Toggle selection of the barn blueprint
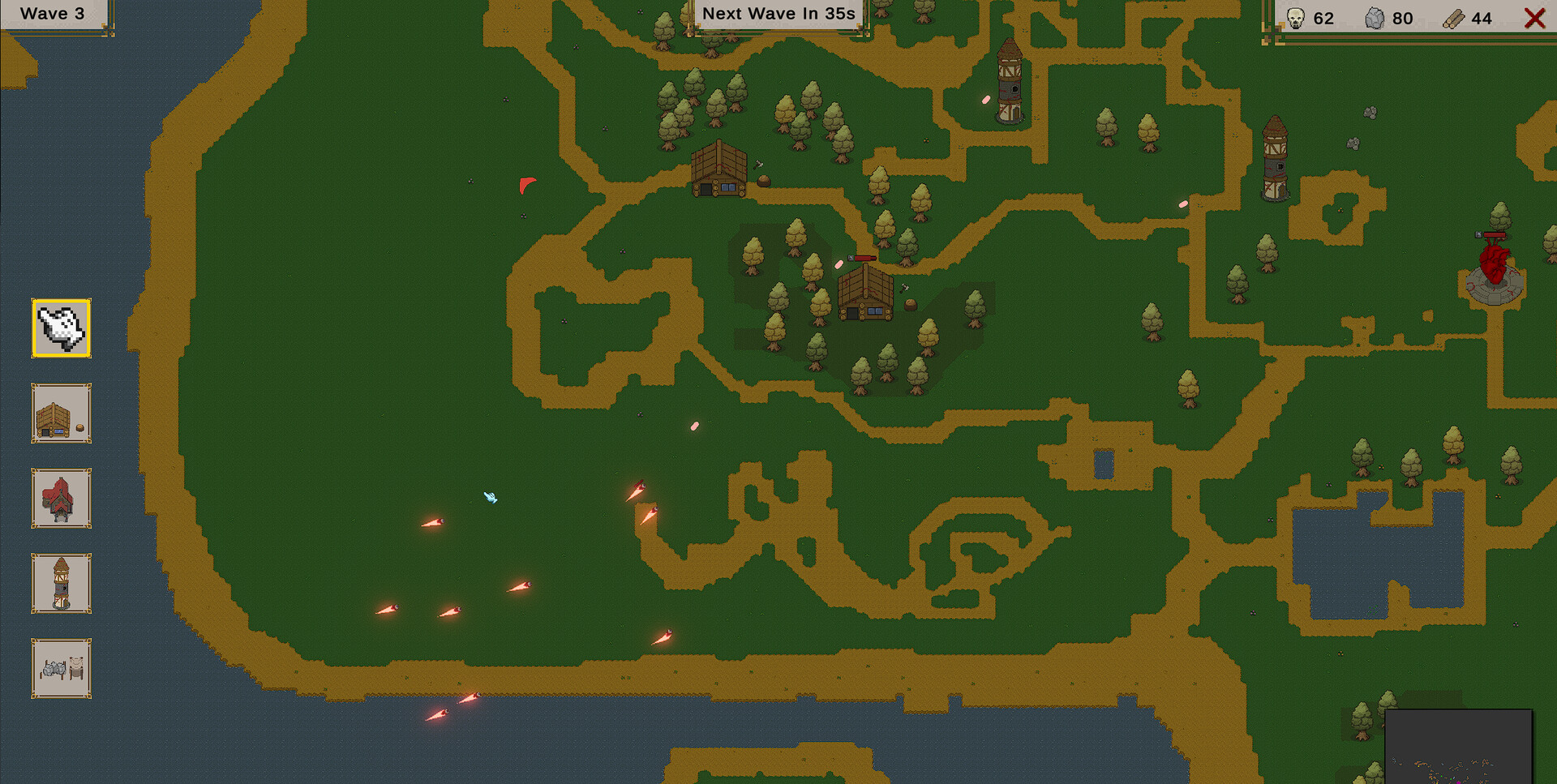Screen dimensions: 1557x784 61,413
